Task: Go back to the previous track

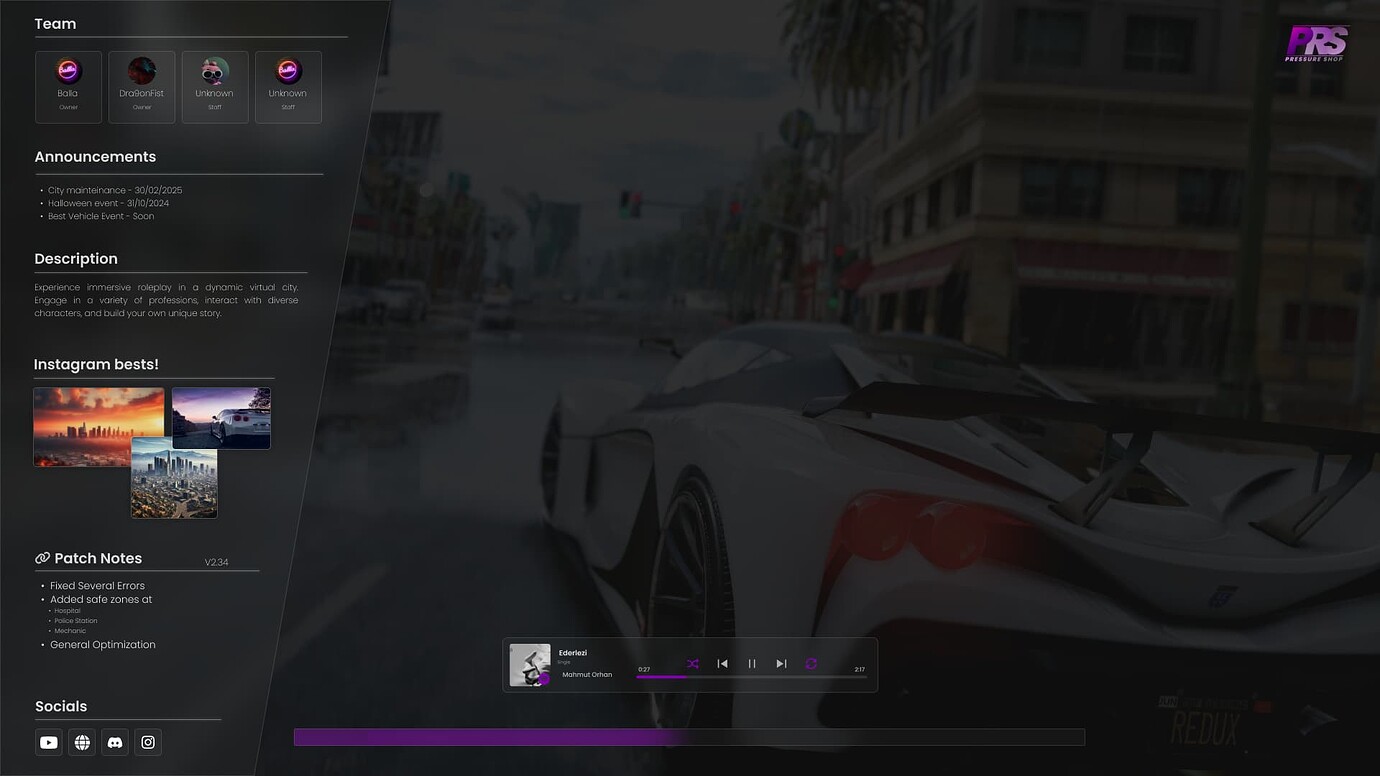Action: [722, 663]
